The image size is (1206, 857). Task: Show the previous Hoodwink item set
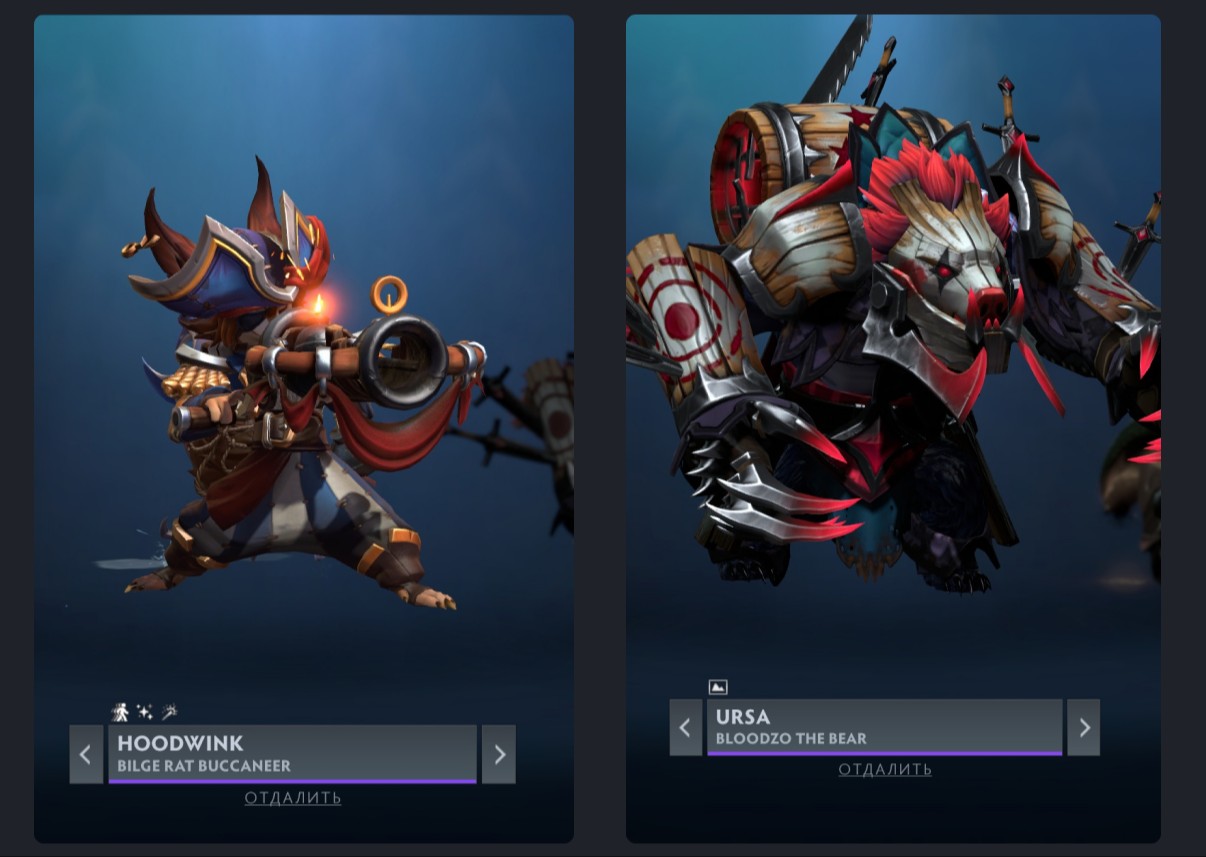(x=86, y=754)
